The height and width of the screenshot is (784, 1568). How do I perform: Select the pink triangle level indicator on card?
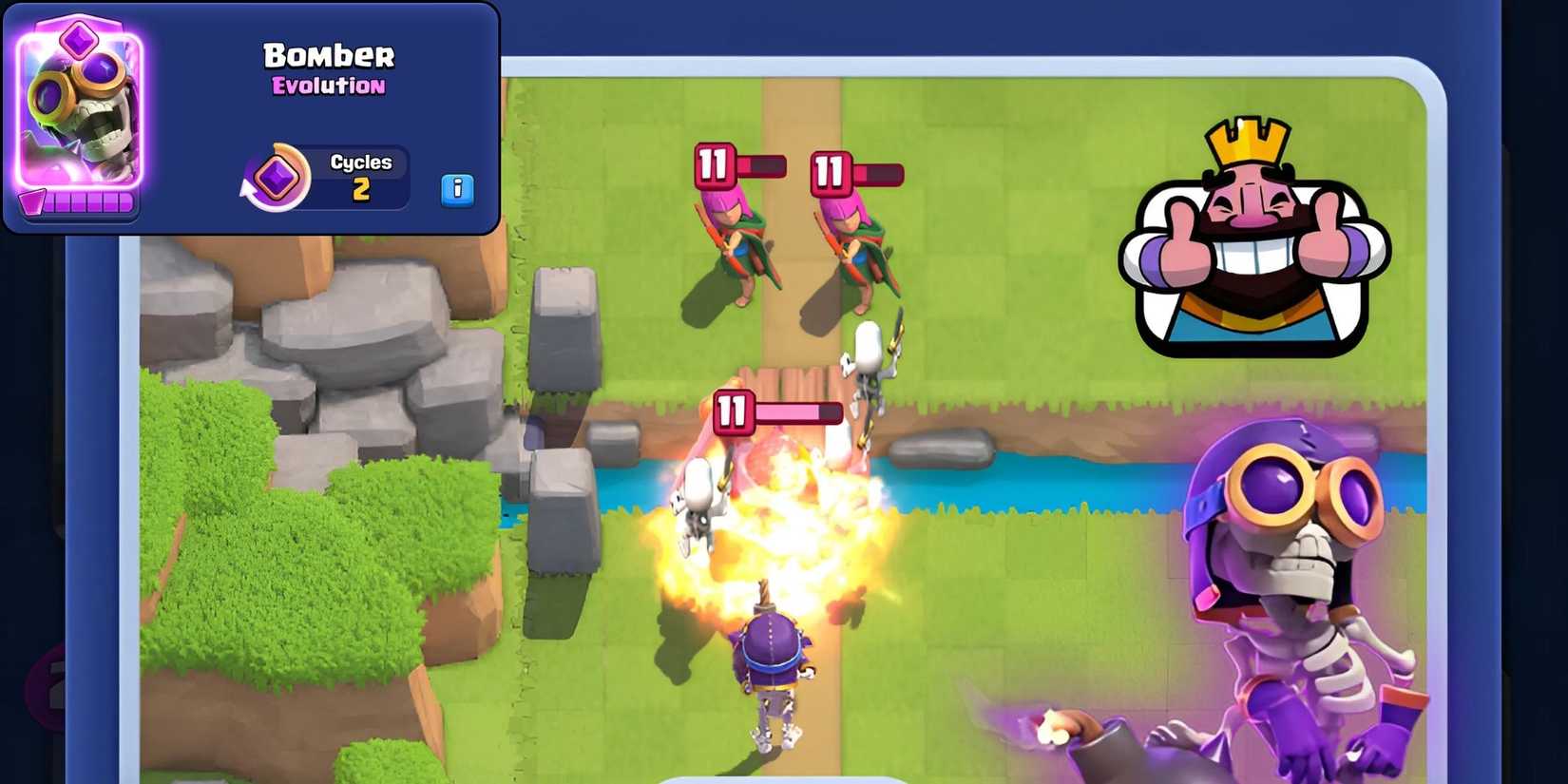[30, 200]
